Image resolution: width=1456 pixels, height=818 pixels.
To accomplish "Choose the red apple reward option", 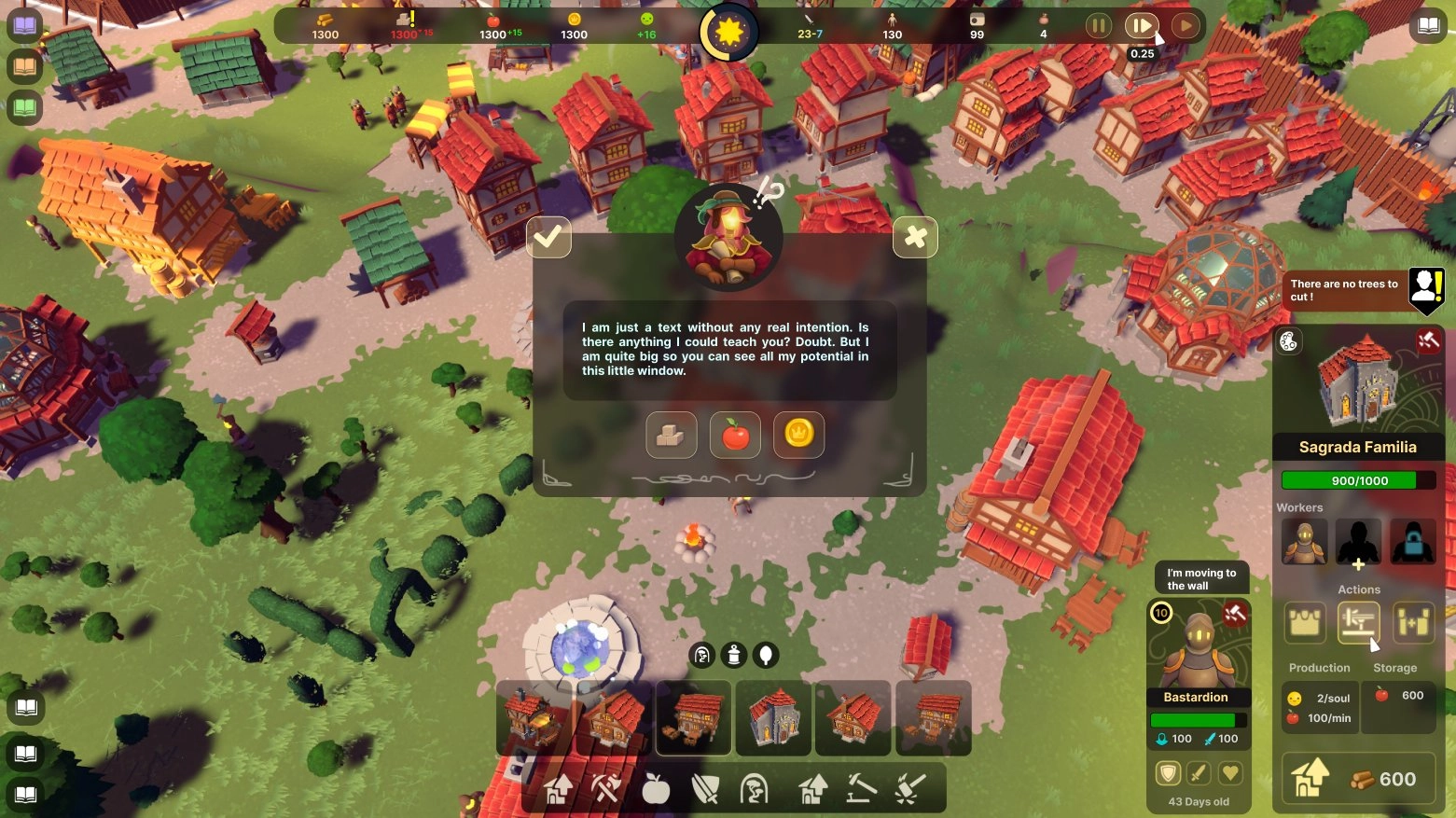I will click(x=735, y=435).
